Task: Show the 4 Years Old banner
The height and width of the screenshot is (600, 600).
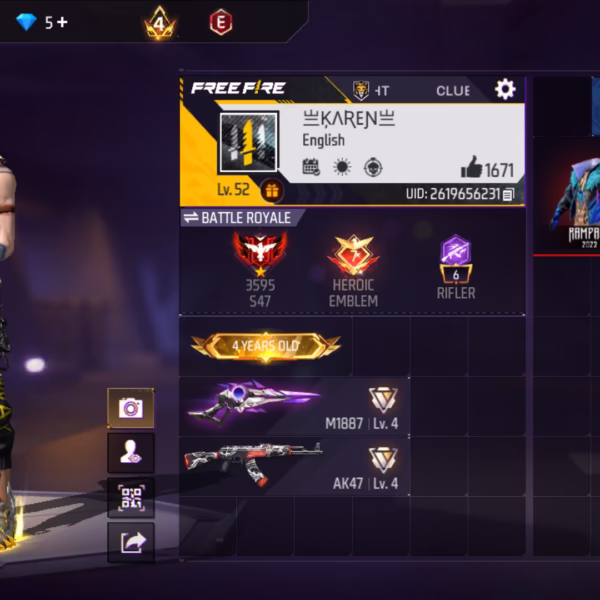Action: click(x=266, y=346)
